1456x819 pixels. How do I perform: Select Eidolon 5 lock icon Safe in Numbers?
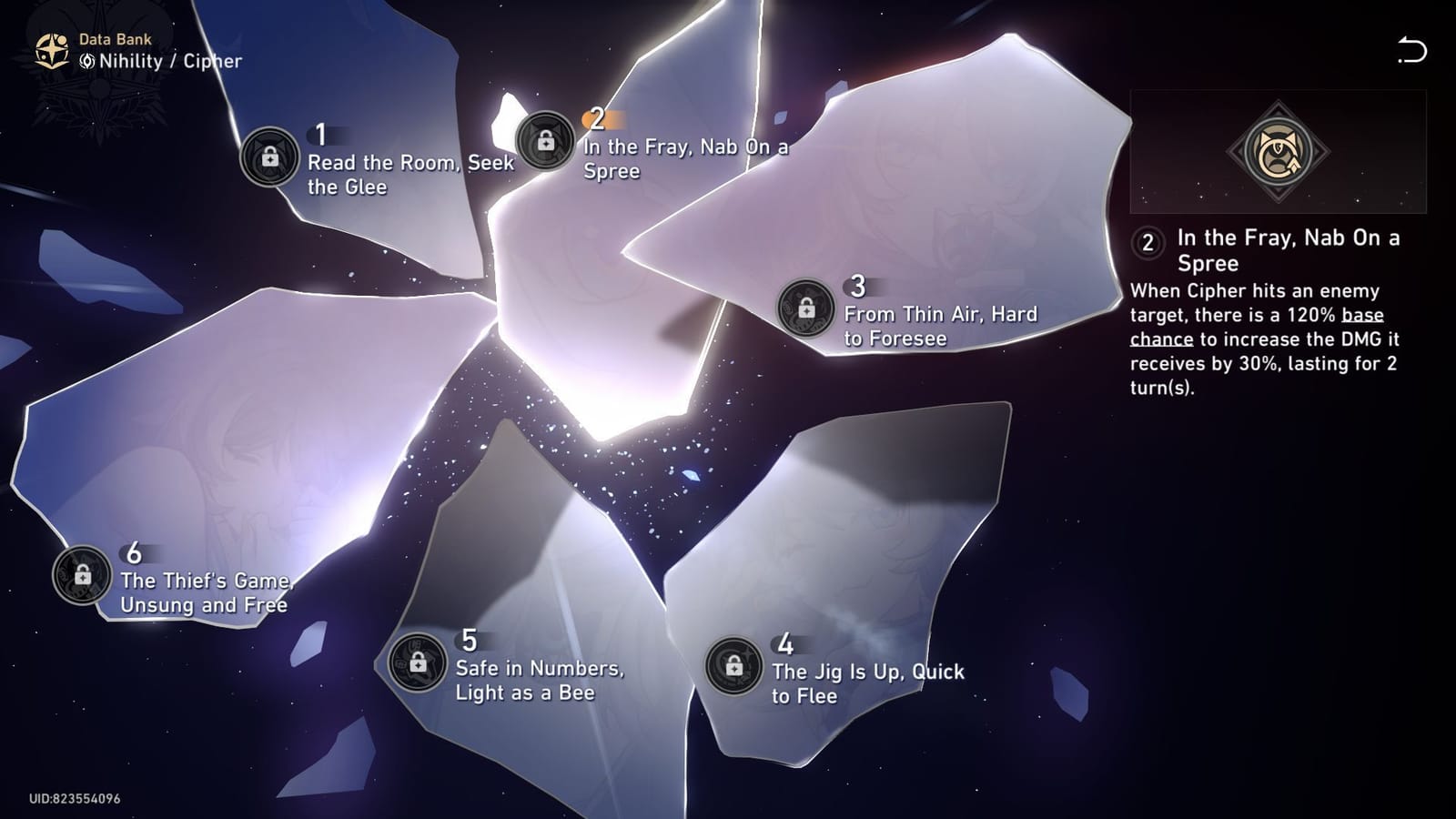[416, 661]
